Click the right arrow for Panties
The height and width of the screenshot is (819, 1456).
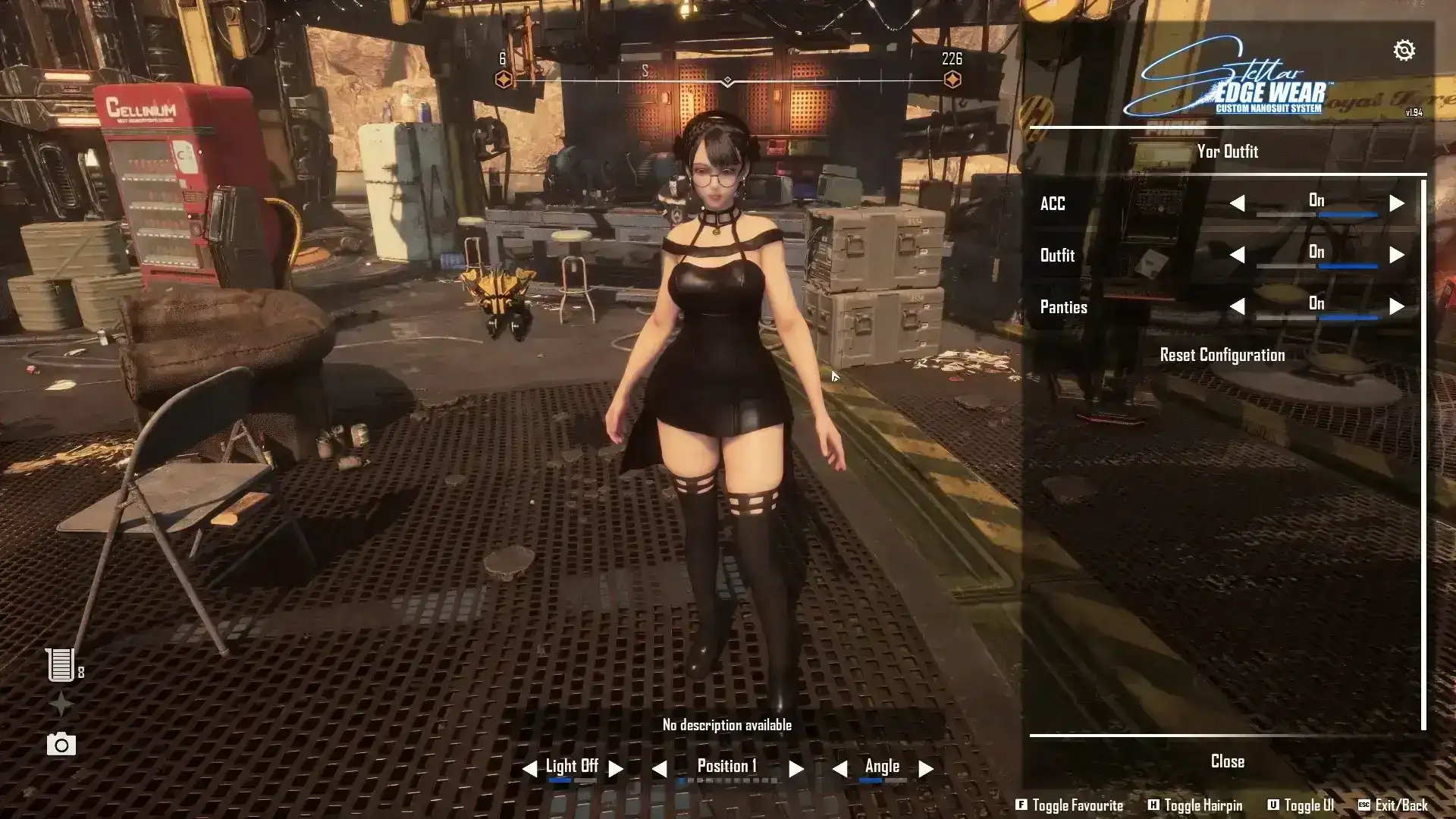pos(1396,306)
